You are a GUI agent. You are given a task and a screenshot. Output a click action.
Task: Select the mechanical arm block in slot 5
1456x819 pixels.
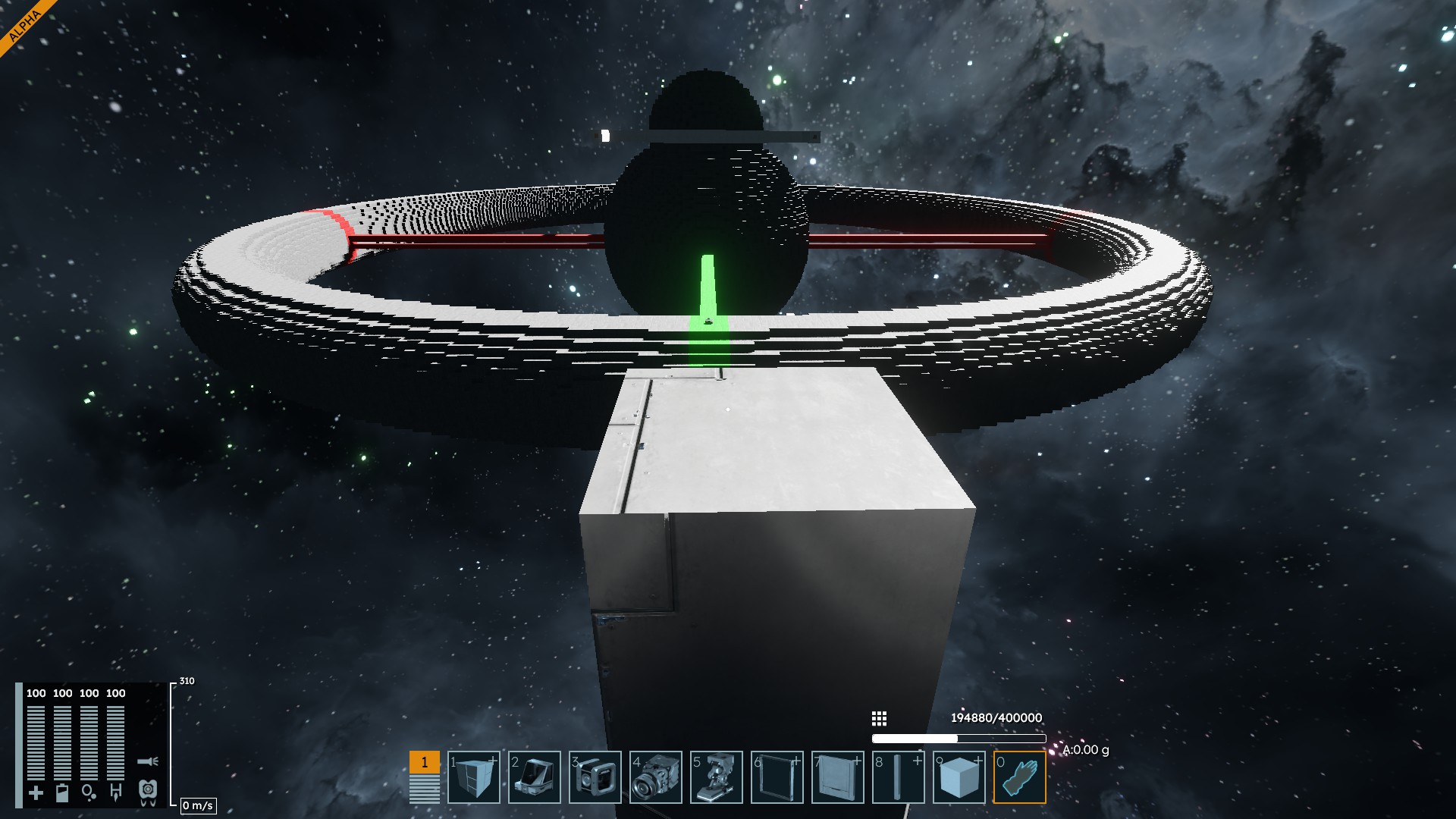tap(717, 777)
